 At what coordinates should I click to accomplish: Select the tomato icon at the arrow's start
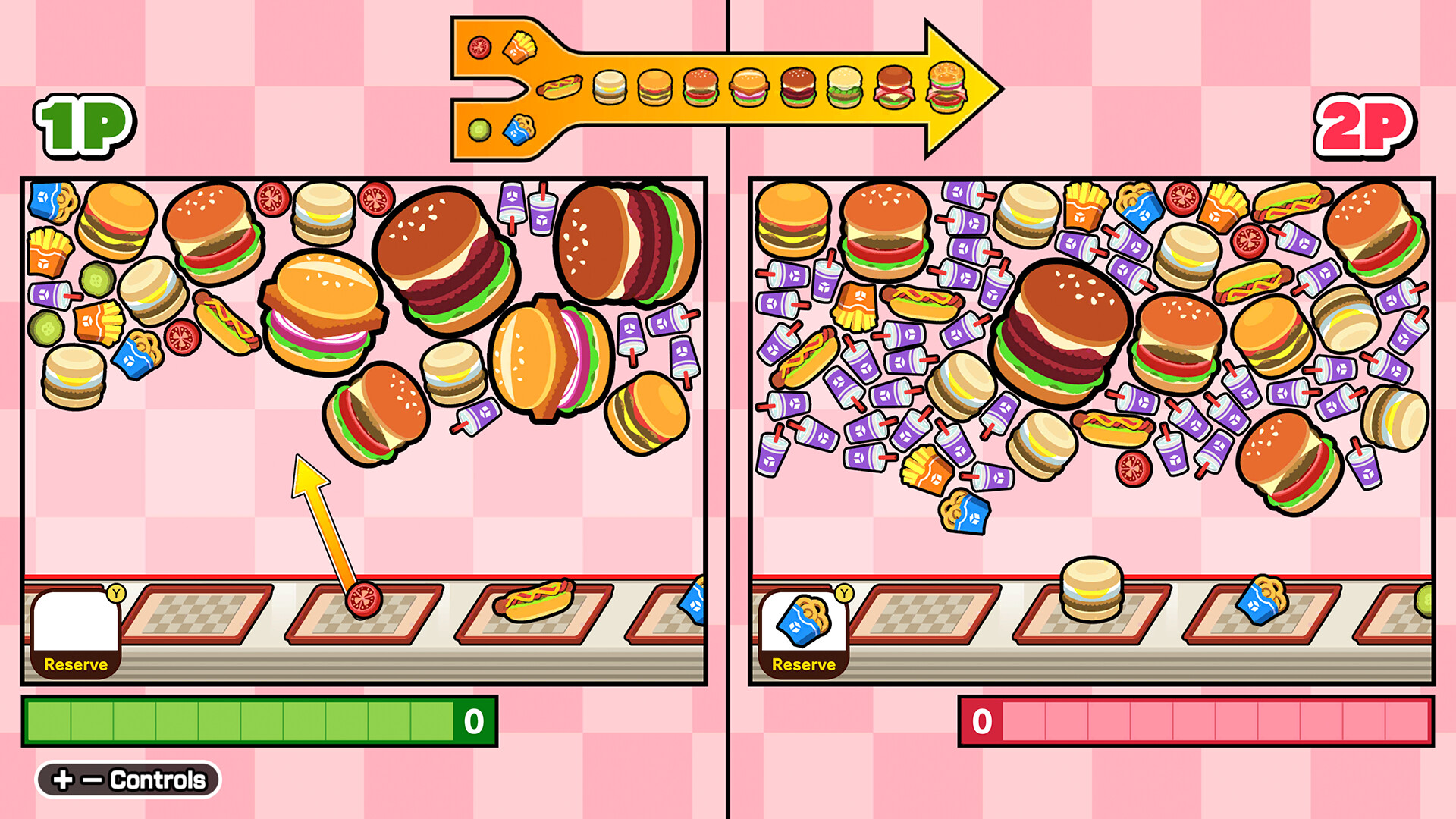479,47
